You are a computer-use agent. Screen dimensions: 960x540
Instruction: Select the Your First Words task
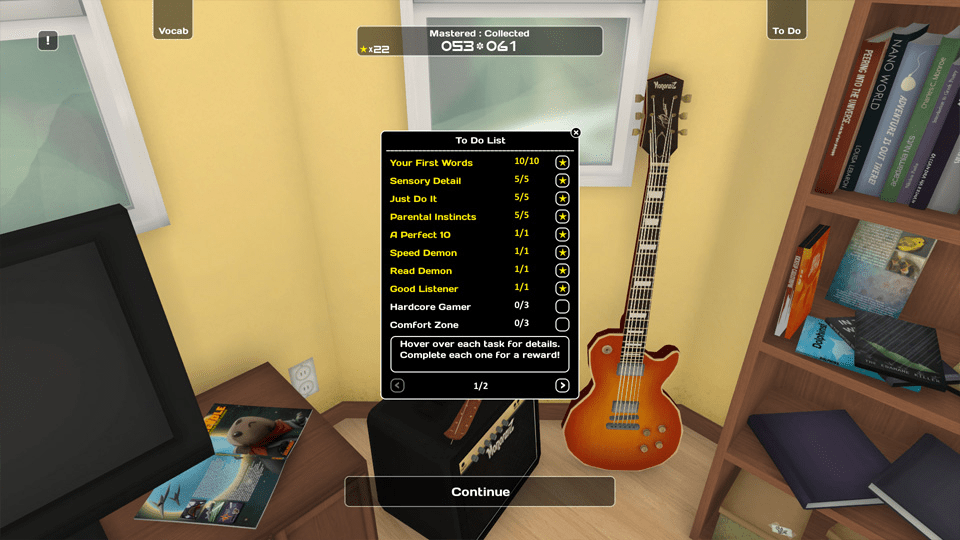pyautogui.click(x=431, y=163)
